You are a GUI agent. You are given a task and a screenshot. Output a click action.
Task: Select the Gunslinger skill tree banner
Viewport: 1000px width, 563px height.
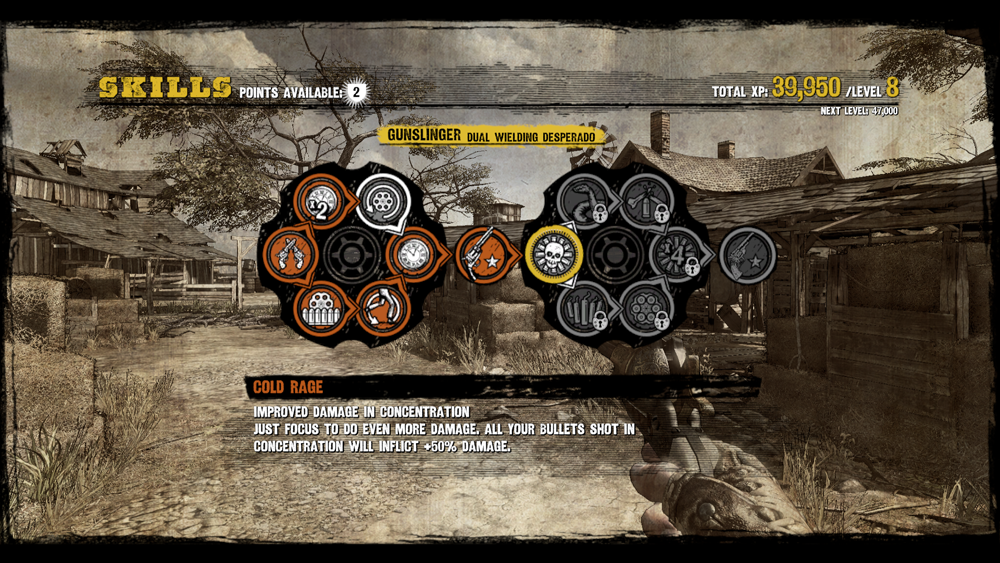point(491,135)
